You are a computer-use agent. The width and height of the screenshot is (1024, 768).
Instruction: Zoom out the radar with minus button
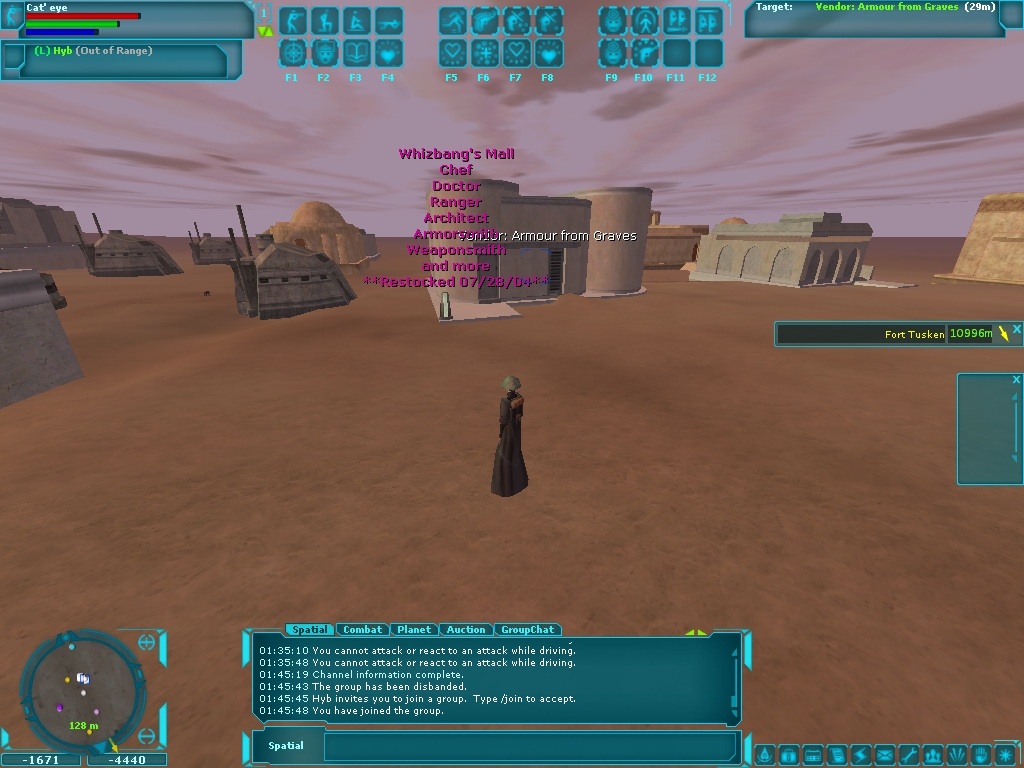click(147, 736)
